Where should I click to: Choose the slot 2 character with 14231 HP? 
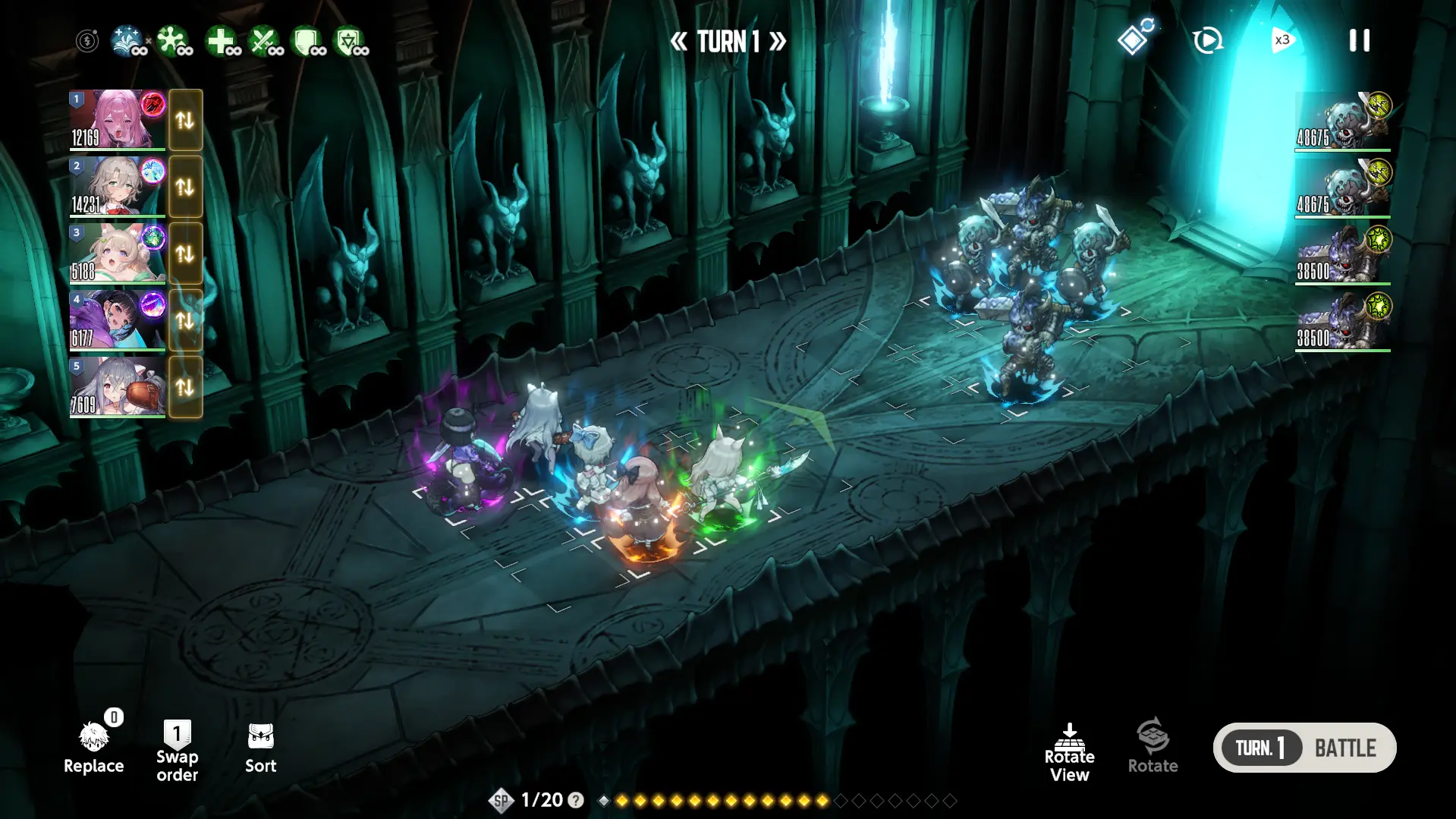click(x=117, y=186)
